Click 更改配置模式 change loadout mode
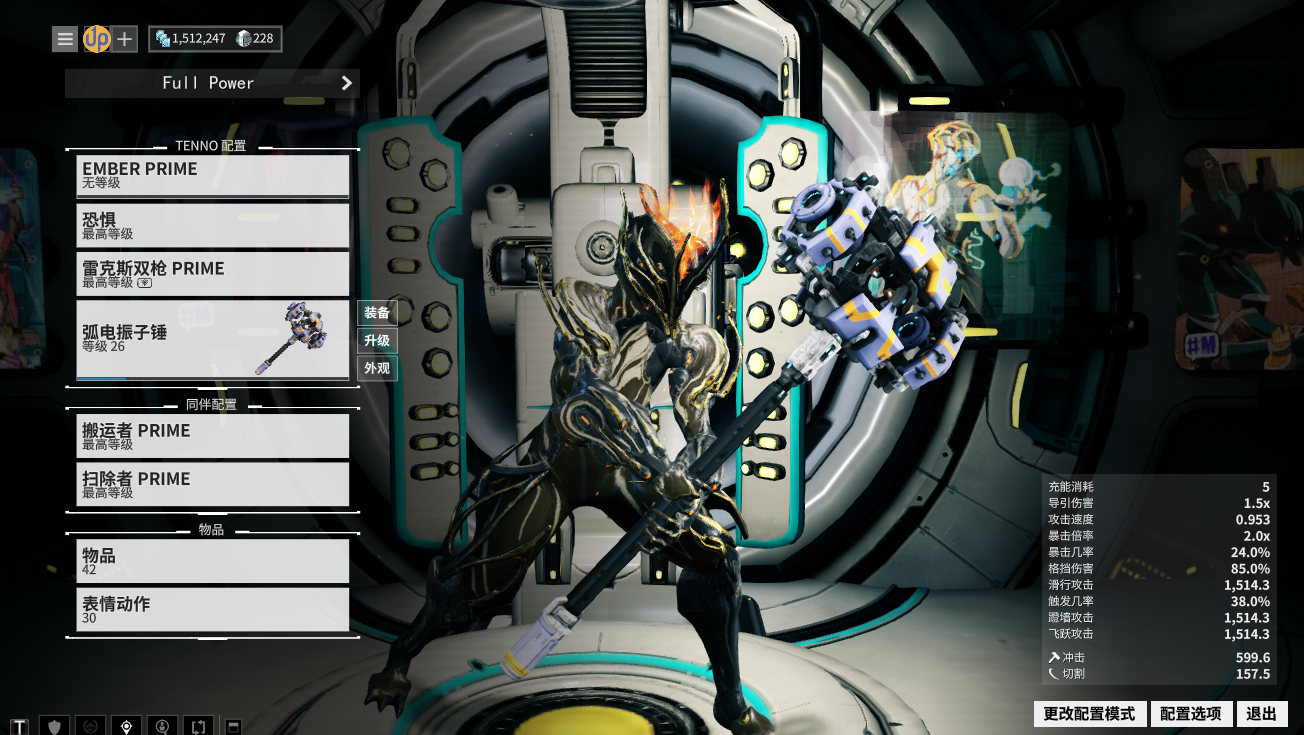Viewport: 1304px width, 735px height. tap(1089, 714)
